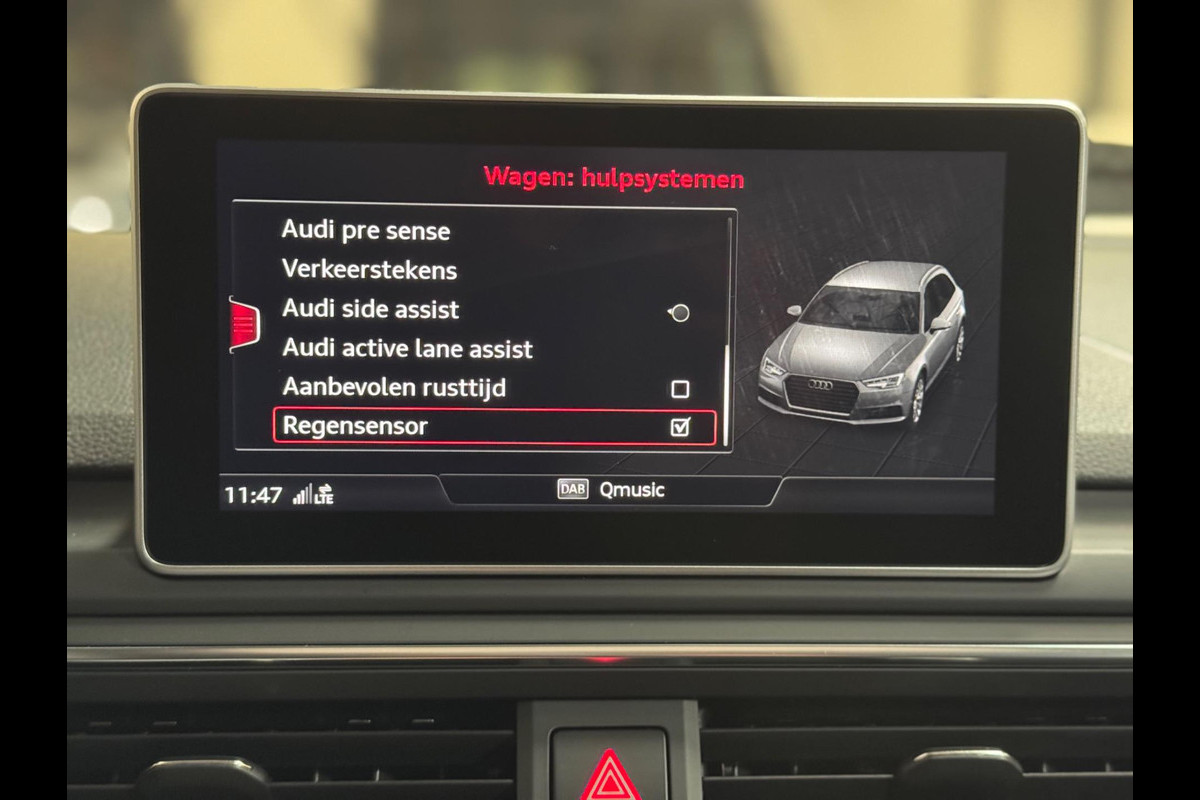
Task: Untick the Regensensor checkbox
Action: click(x=680, y=428)
